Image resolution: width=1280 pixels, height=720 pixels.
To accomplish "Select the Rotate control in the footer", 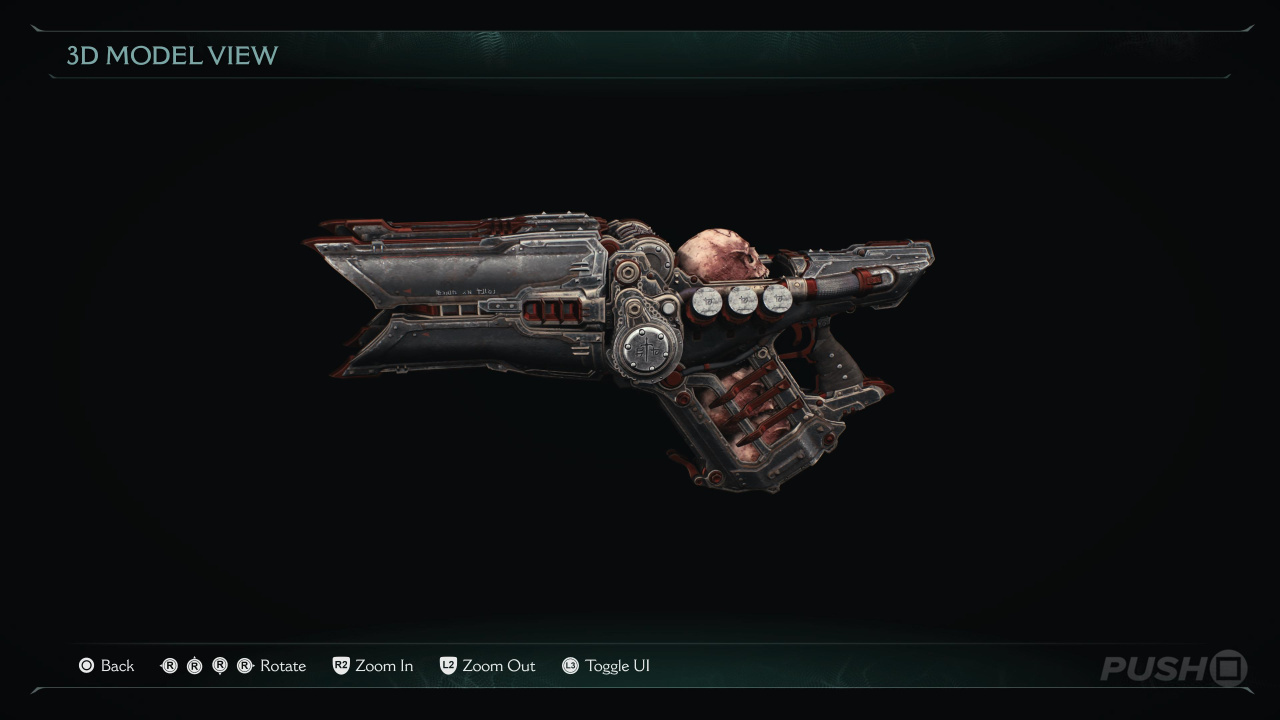I will (x=233, y=666).
